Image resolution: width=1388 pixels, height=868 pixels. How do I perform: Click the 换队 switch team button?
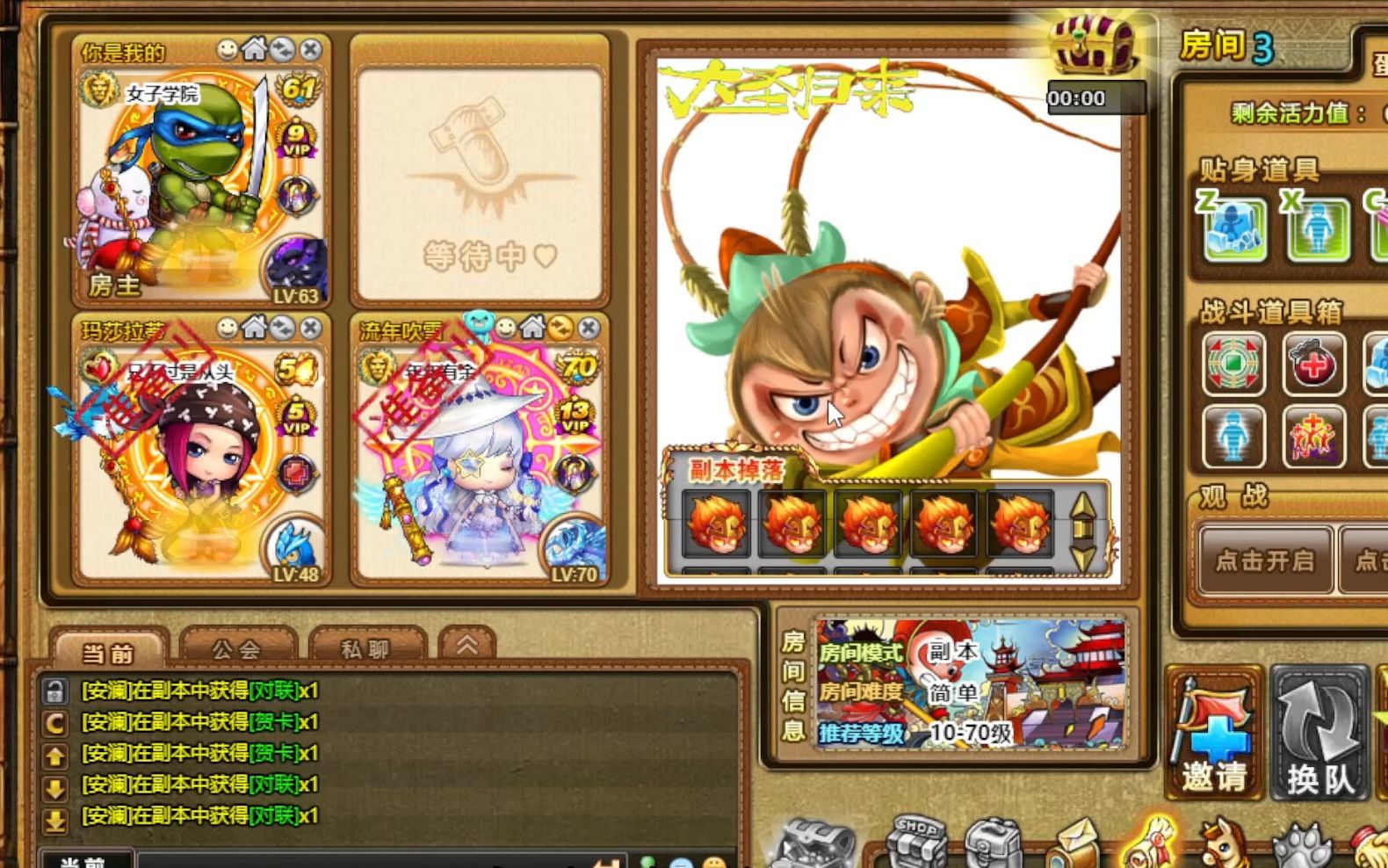(x=1319, y=734)
